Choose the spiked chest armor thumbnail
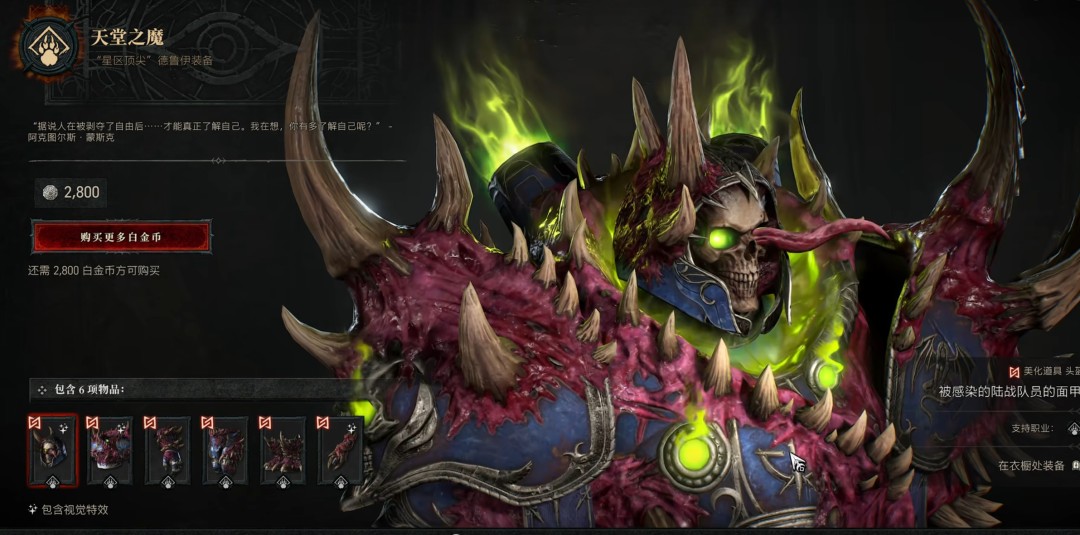 click(109, 451)
